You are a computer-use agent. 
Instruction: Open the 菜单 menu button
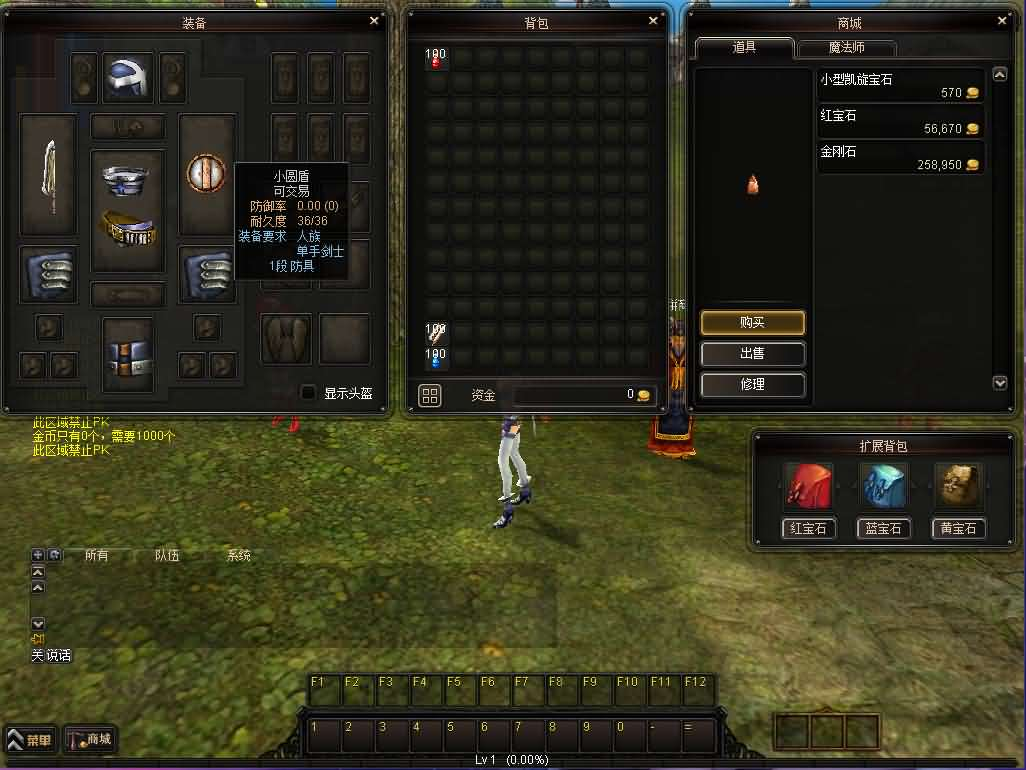[31, 741]
